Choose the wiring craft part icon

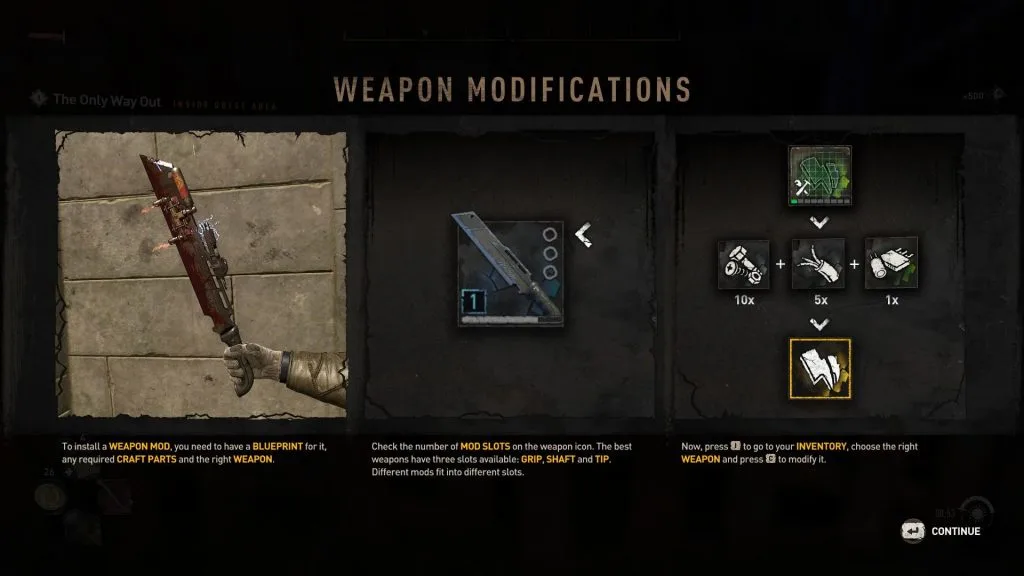click(x=818, y=264)
